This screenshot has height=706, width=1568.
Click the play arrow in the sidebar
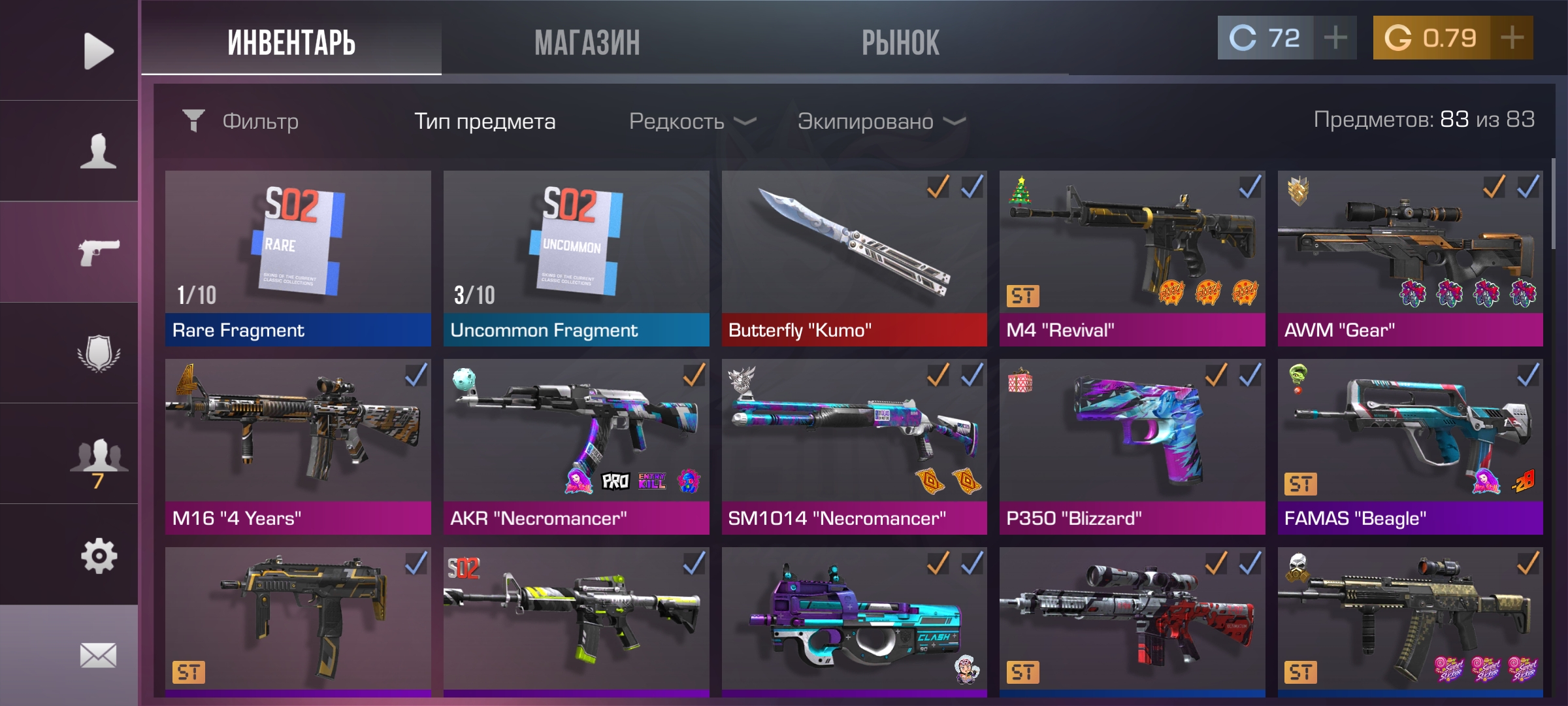(x=98, y=51)
